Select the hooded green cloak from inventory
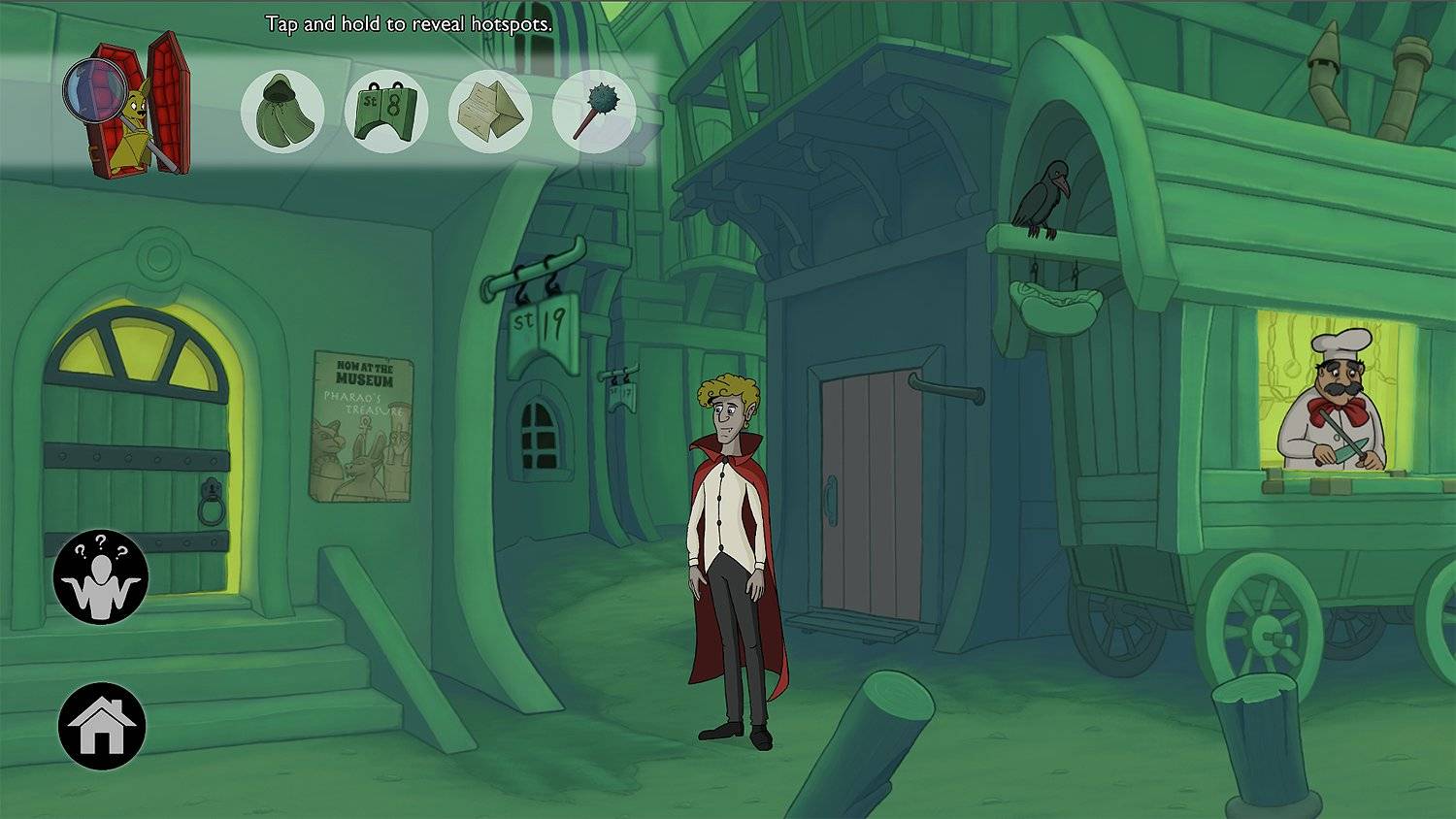Image resolution: width=1456 pixels, height=819 pixels. [282, 111]
